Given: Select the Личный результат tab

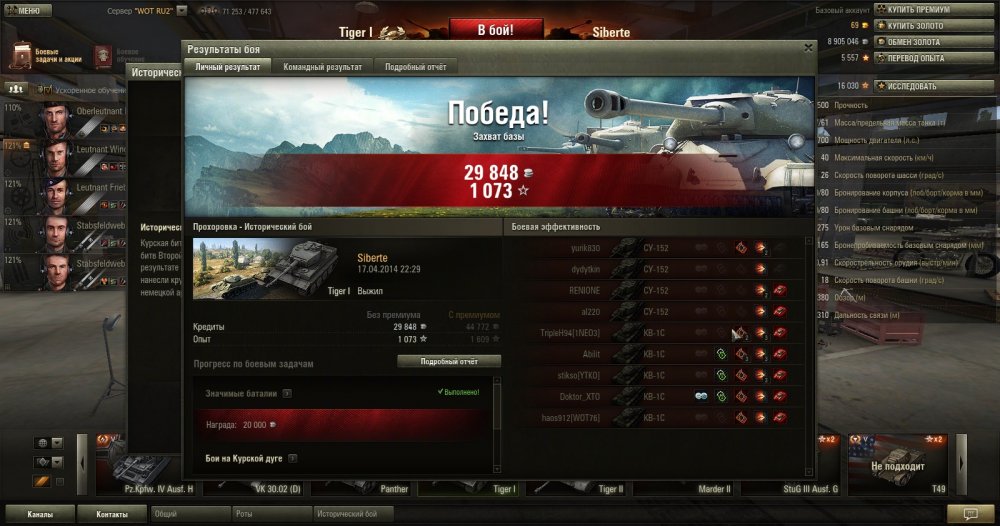Looking at the screenshot, I should pos(228,67).
